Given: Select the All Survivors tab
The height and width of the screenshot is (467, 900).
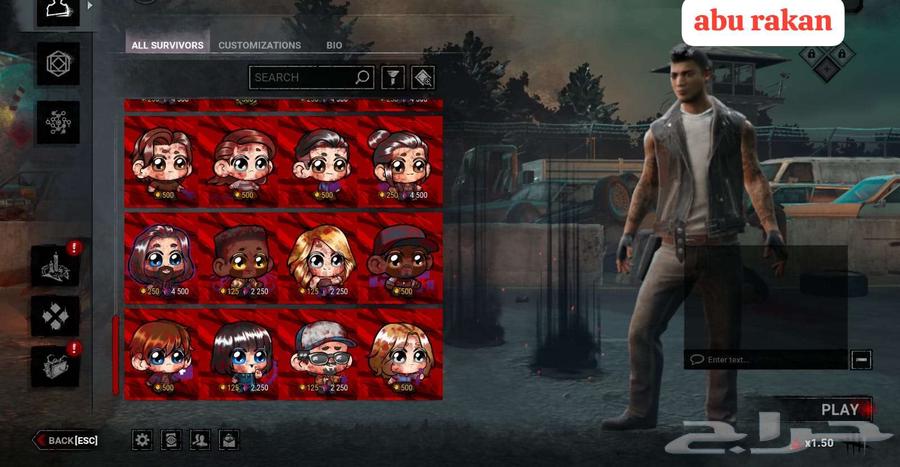Looking at the screenshot, I should pyautogui.click(x=168, y=45).
